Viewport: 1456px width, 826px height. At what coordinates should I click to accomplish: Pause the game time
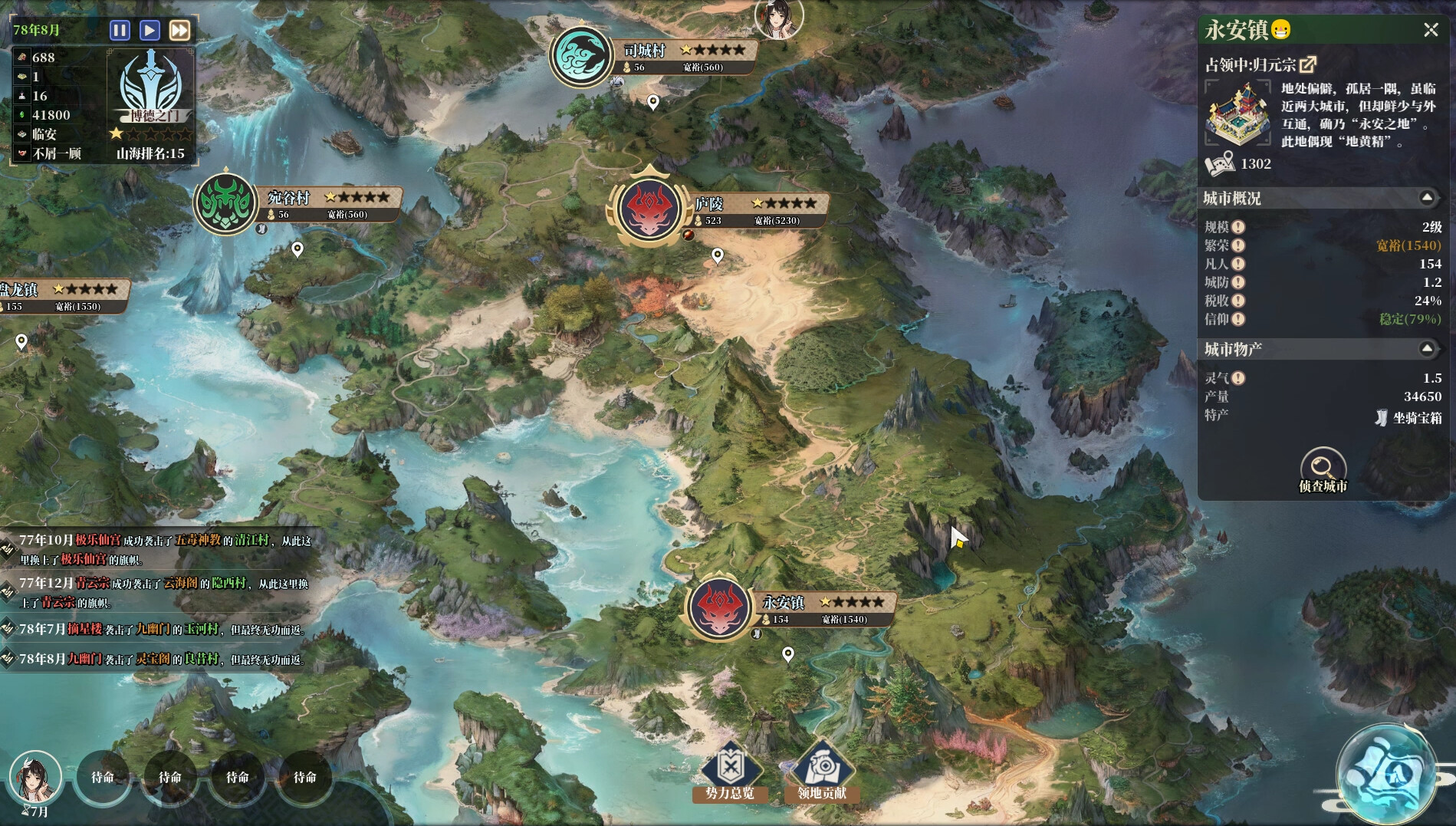coord(120,31)
